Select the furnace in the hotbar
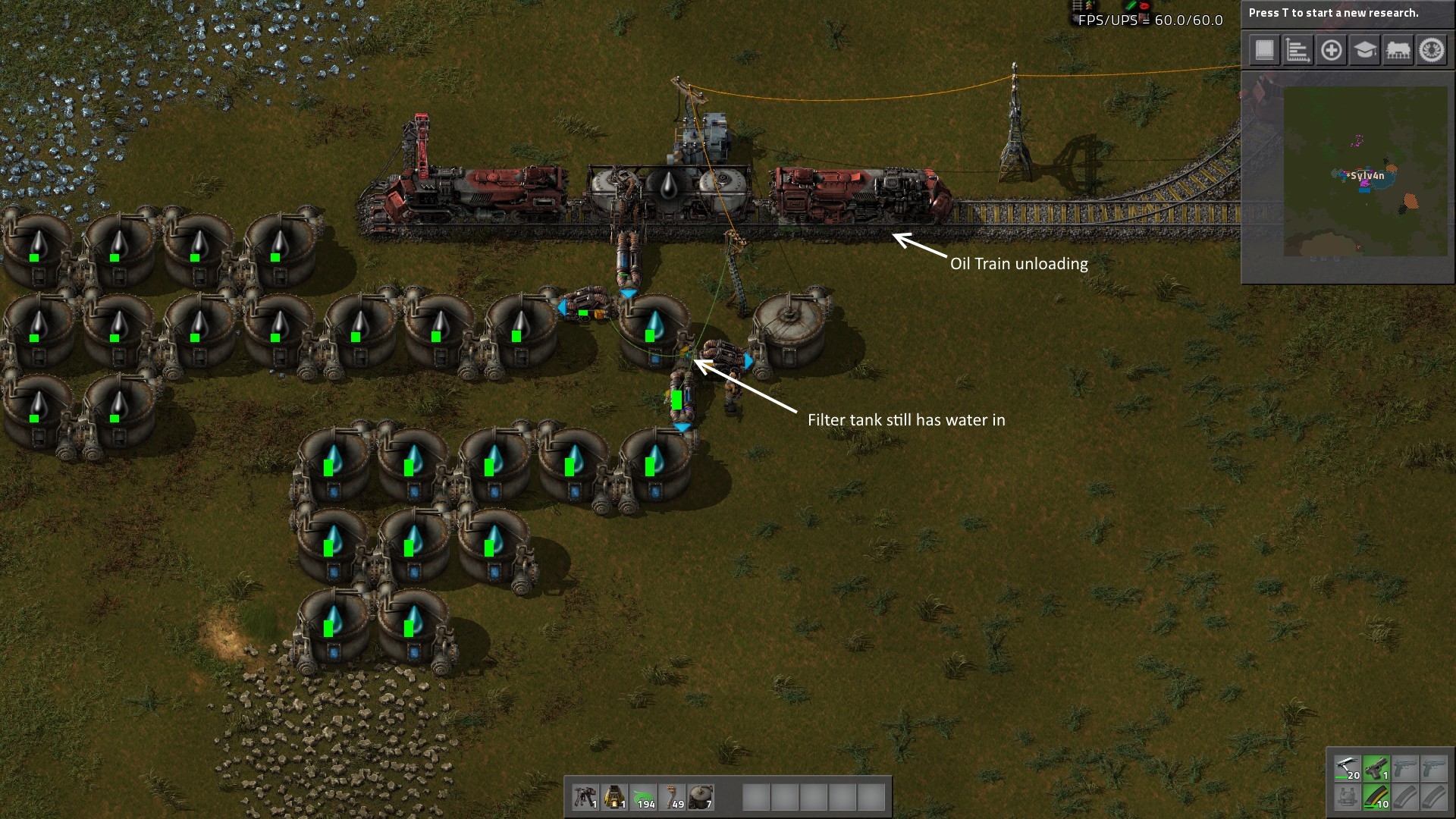The width and height of the screenshot is (1456, 819). point(614,798)
